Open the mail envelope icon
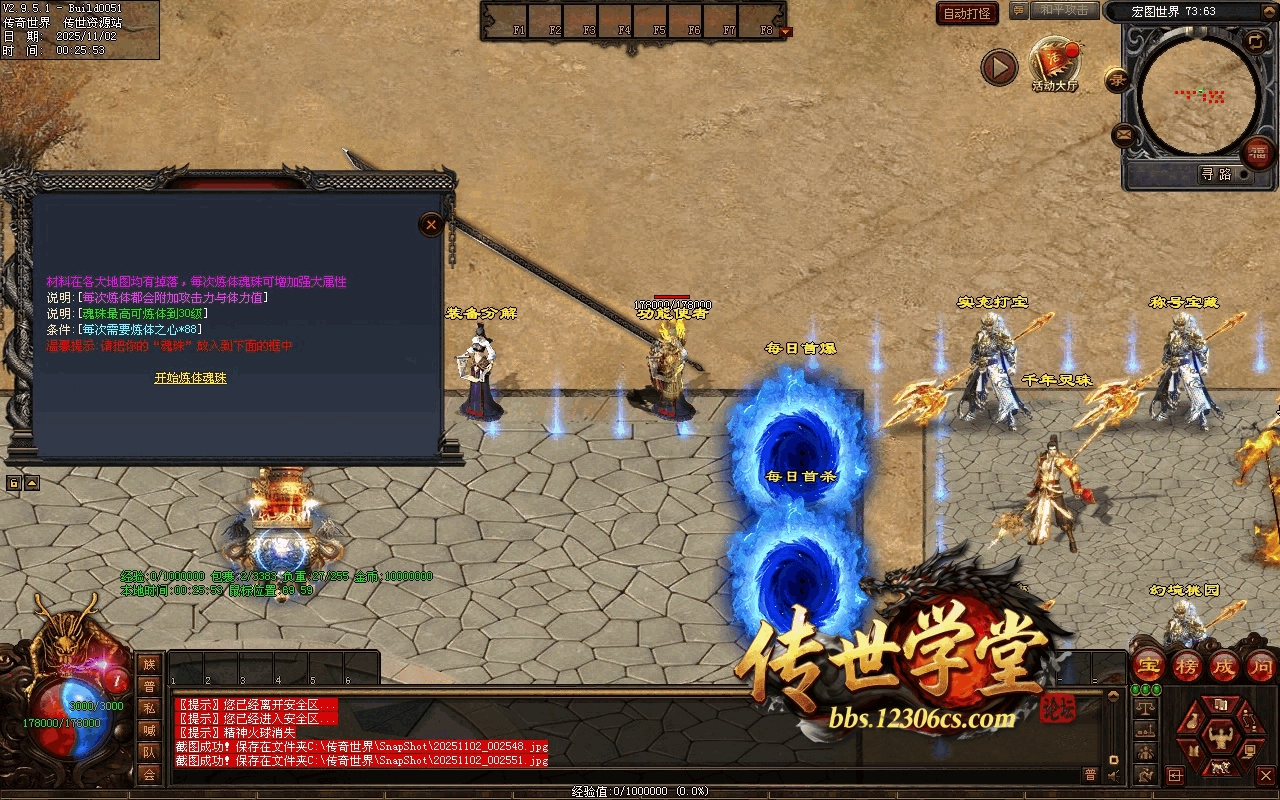The height and width of the screenshot is (800, 1280). 1123,133
